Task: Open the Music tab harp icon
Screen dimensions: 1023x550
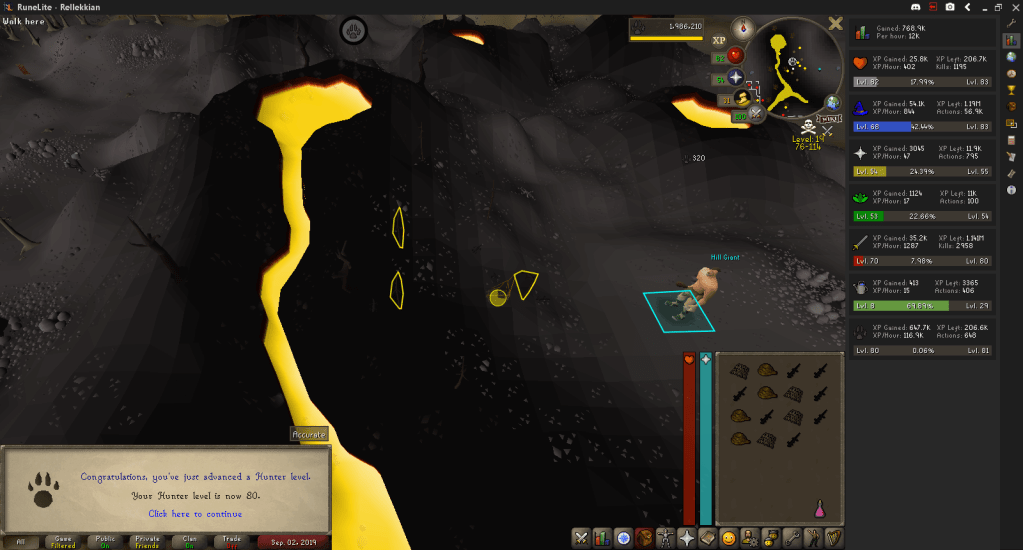Action: (834, 537)
